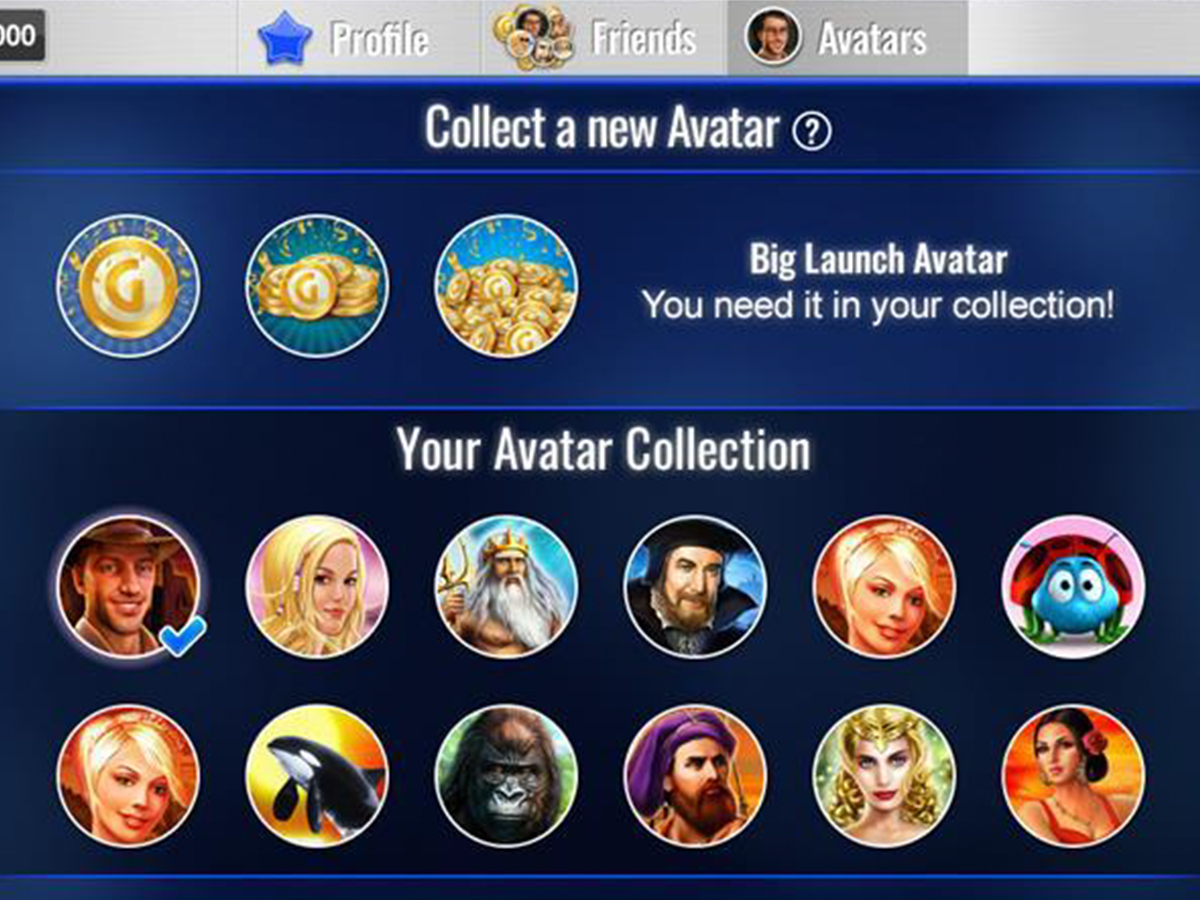Select the golden-crowned queen avatar
Image resolution: width=1200 pixels, height=900 pixels.
(884, 776)
